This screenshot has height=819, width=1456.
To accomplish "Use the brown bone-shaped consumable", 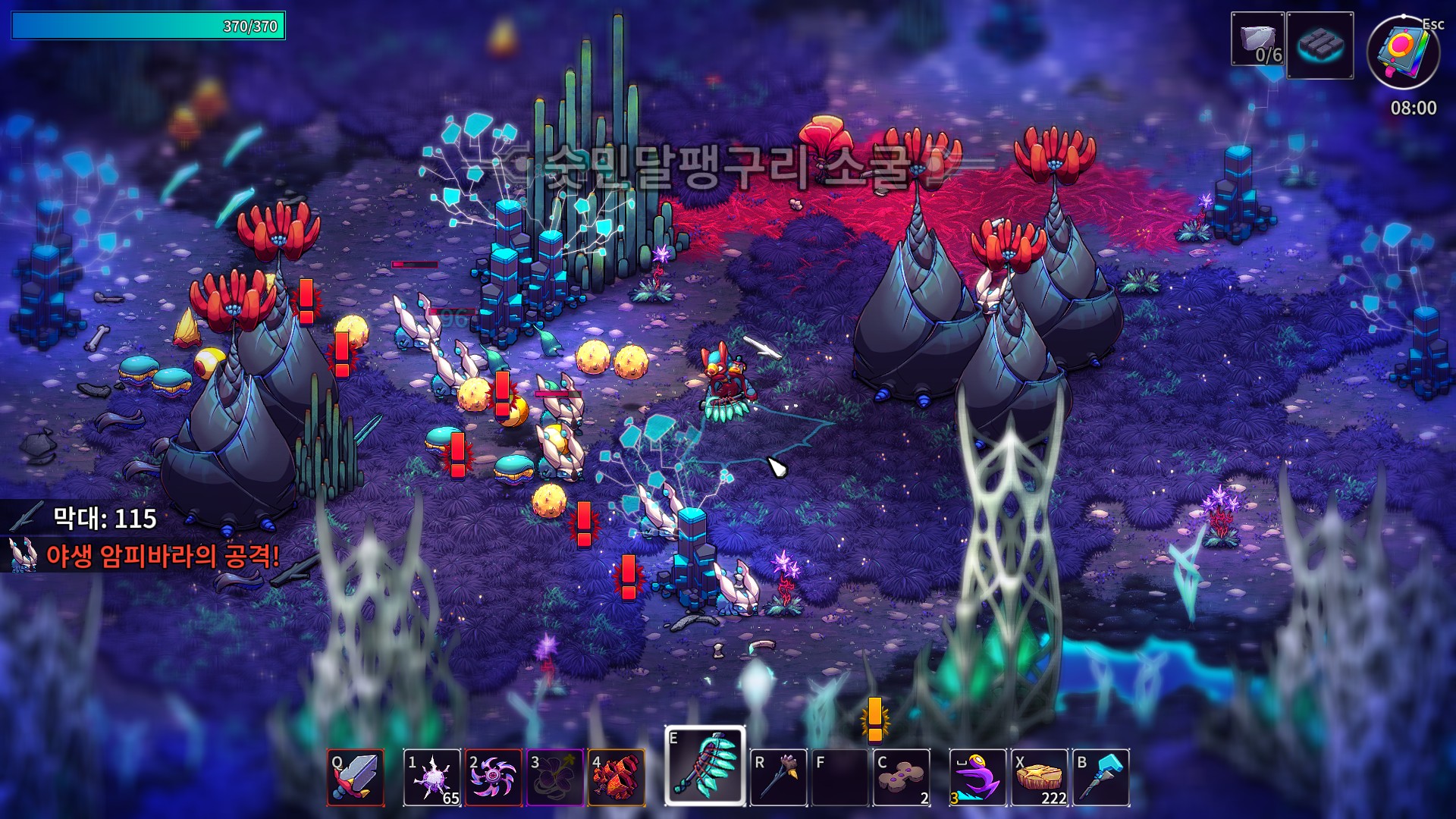I will pos(901,777).
